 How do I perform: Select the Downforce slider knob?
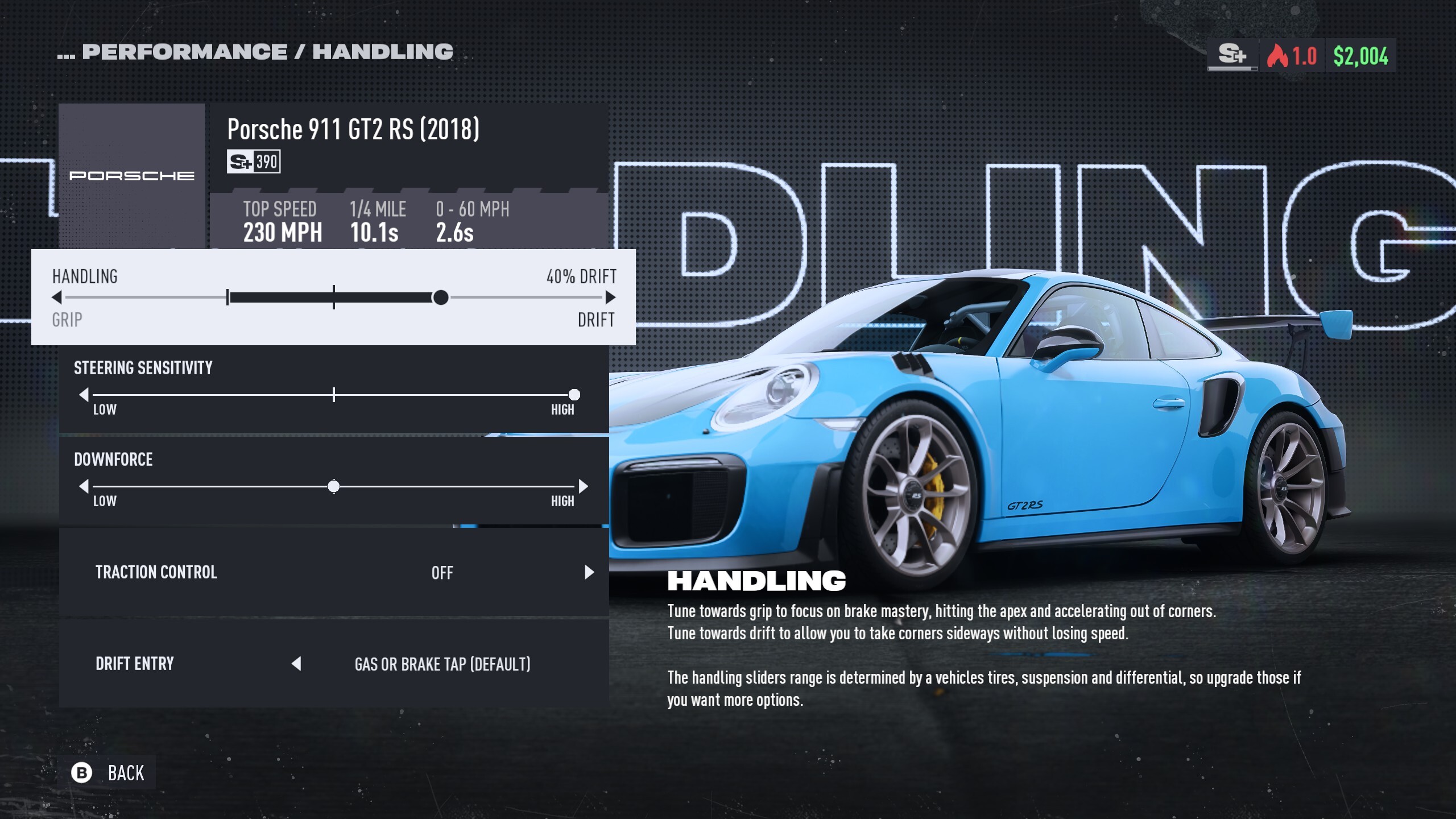pos(334,486)
